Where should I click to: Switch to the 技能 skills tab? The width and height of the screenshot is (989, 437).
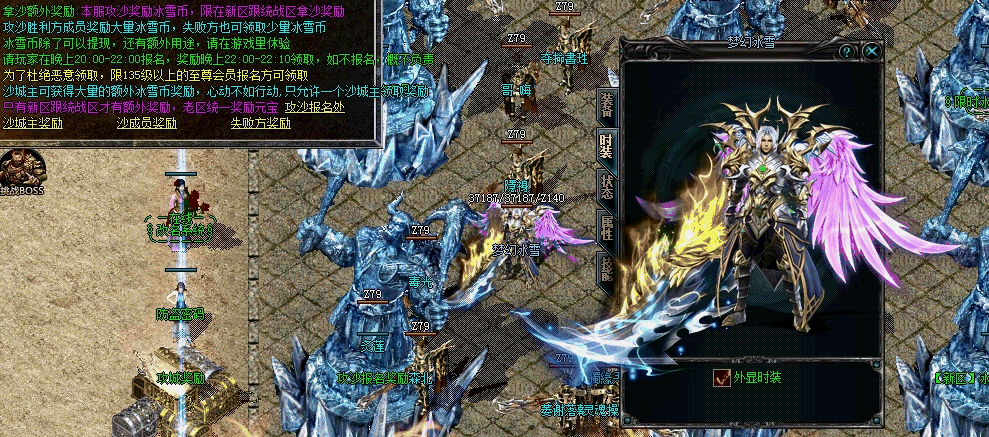pos(606,267)
